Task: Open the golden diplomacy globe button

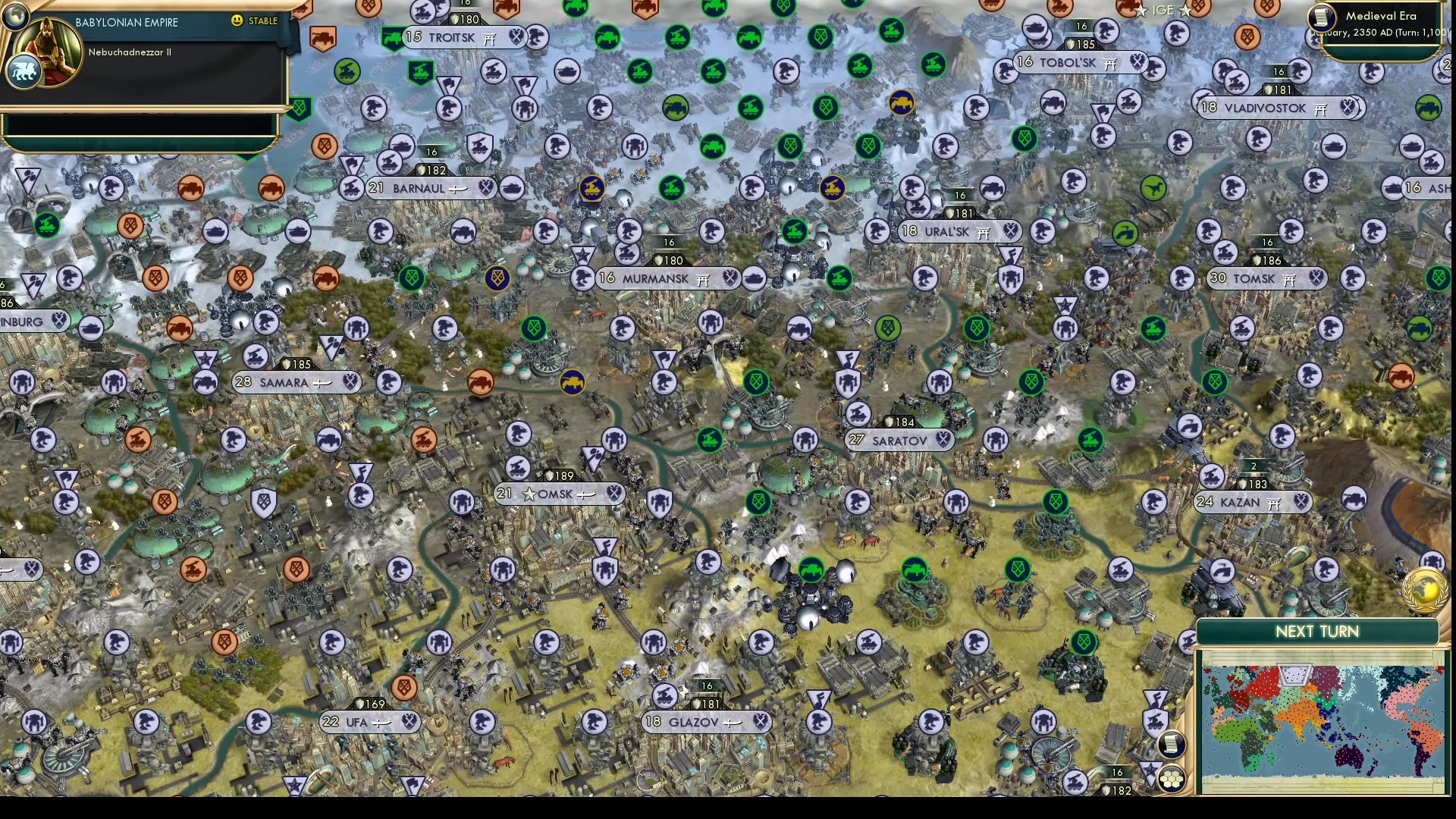Action: pyautogui.click(x=1424, y=590)
